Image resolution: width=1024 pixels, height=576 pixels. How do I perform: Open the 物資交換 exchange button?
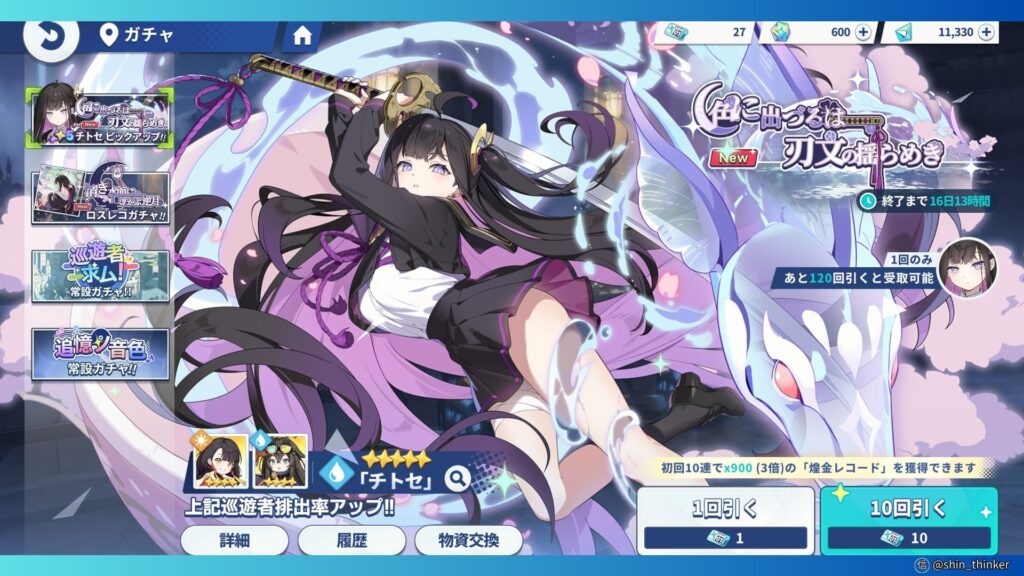pos(468,540)
